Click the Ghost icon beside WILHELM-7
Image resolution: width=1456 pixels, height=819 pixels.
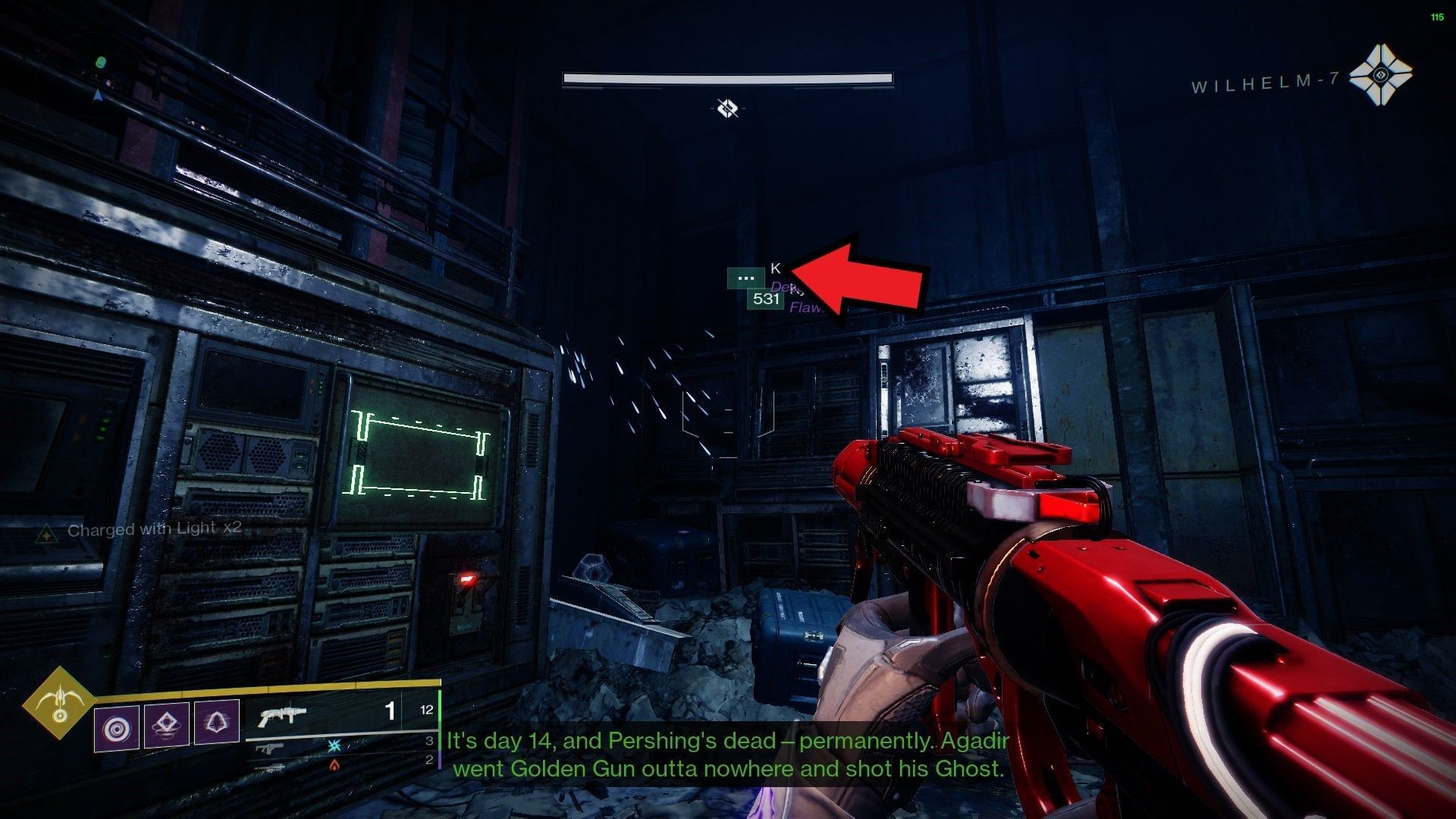(x=1382, y=76)
